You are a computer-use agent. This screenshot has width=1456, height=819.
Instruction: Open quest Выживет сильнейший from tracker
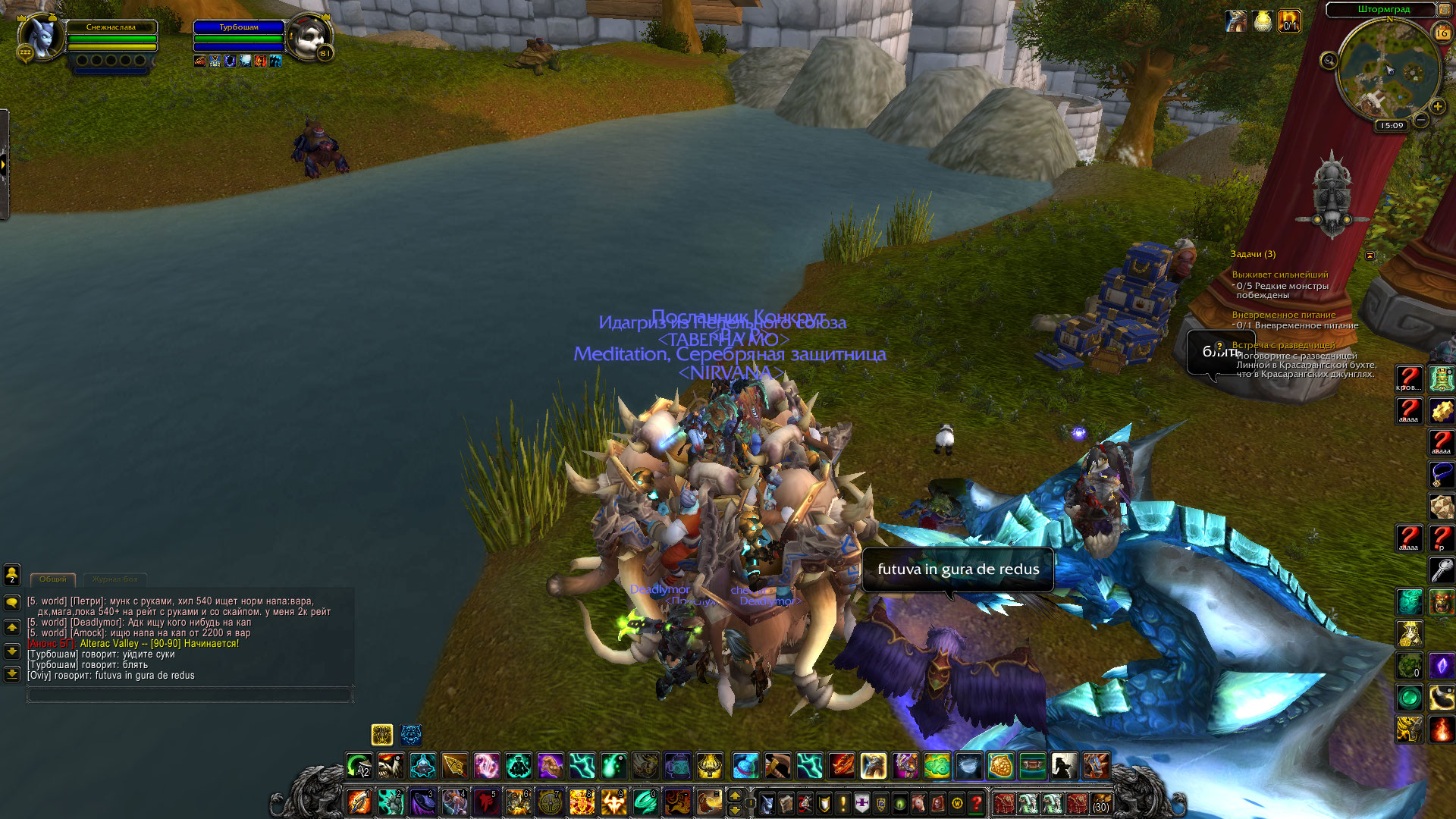[x=1279, y=275]
